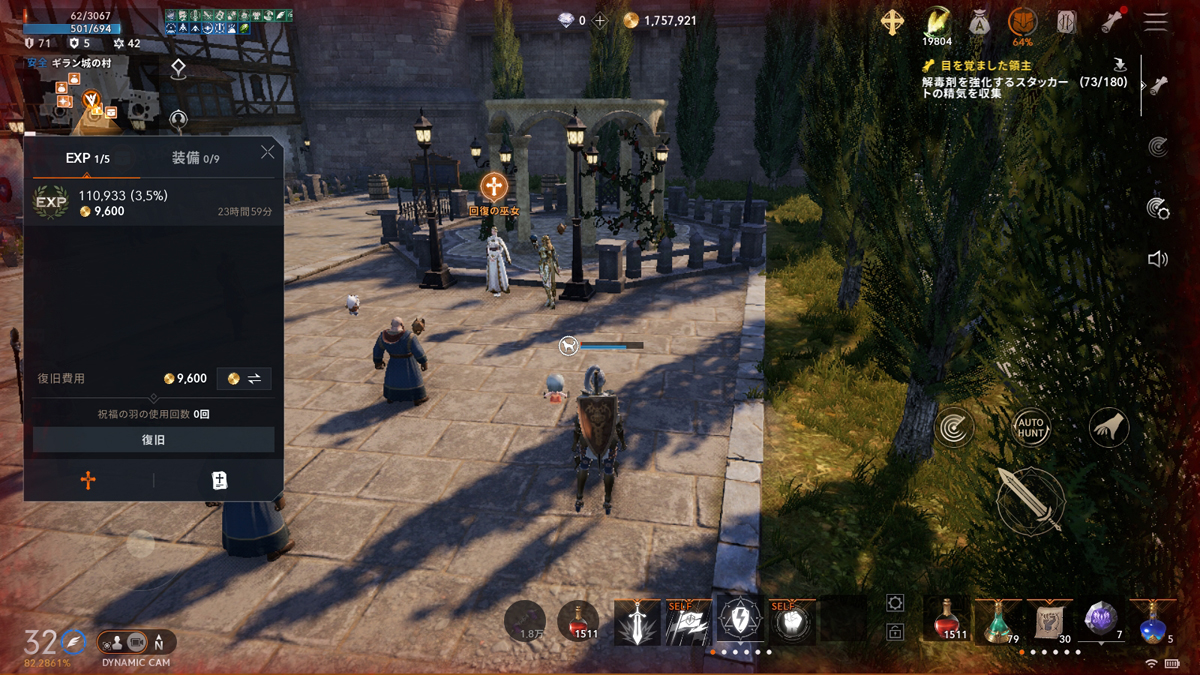Use the purple crystal item slot
This screenshot has width=1200, height=675.
click(1102, 620)
